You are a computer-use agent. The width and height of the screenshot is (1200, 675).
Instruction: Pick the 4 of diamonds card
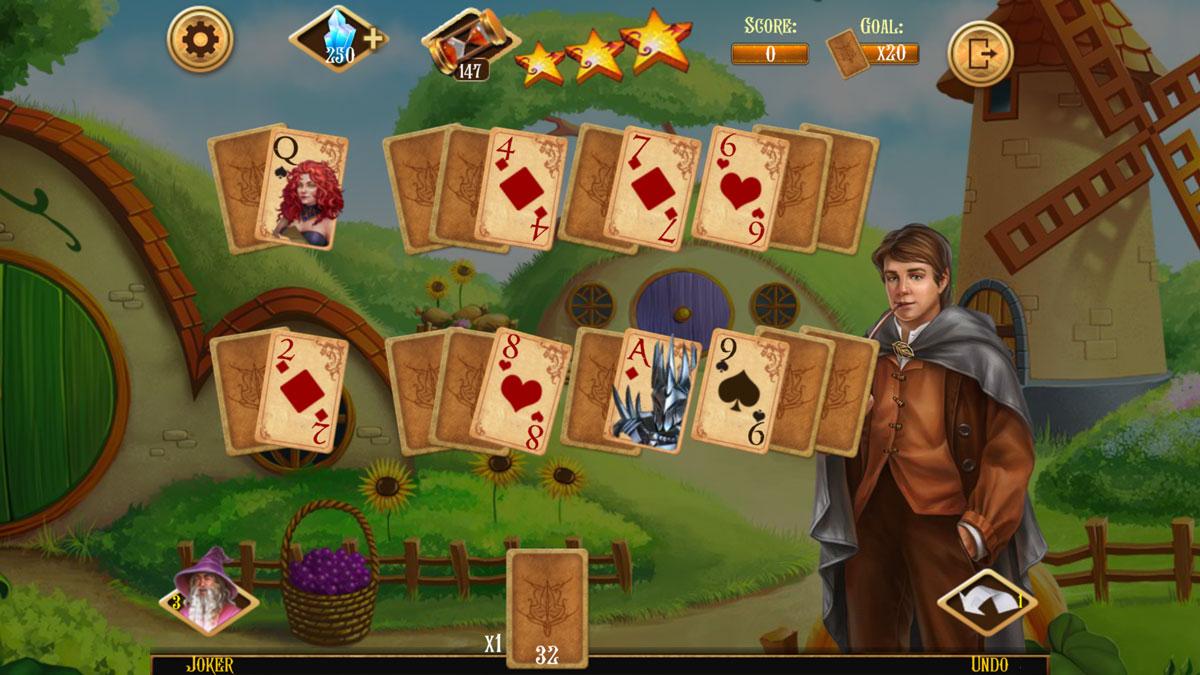coord(519,188)
